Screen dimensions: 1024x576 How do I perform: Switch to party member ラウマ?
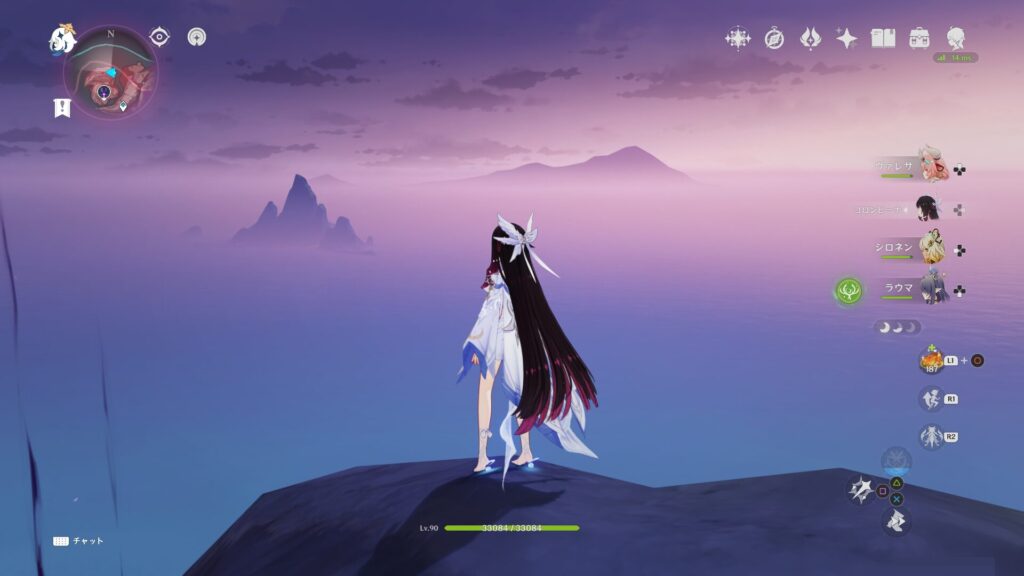point(932,289)
